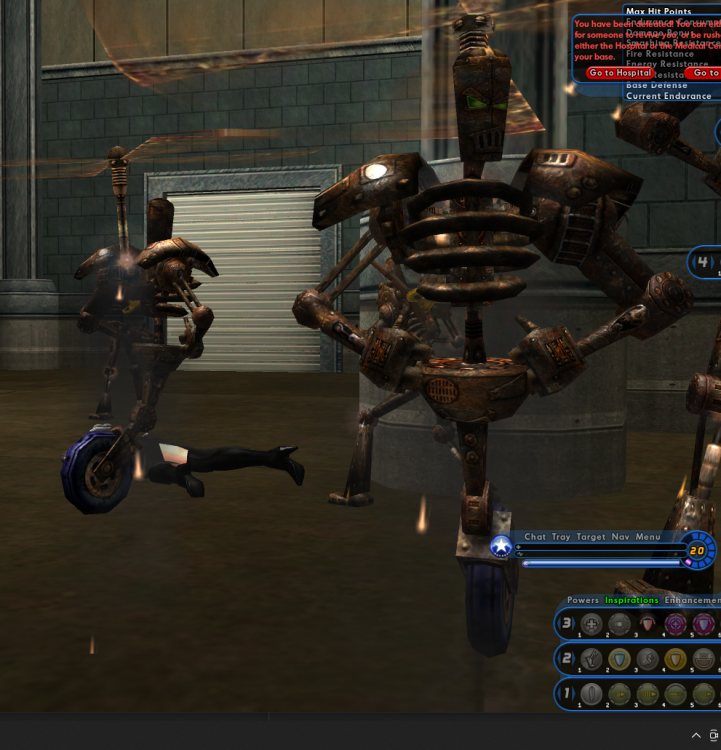Toggle the yellow shield power in tray 2
Image resolution: width=721 pixels, height=750 pixels.
(x=676, y=659)
